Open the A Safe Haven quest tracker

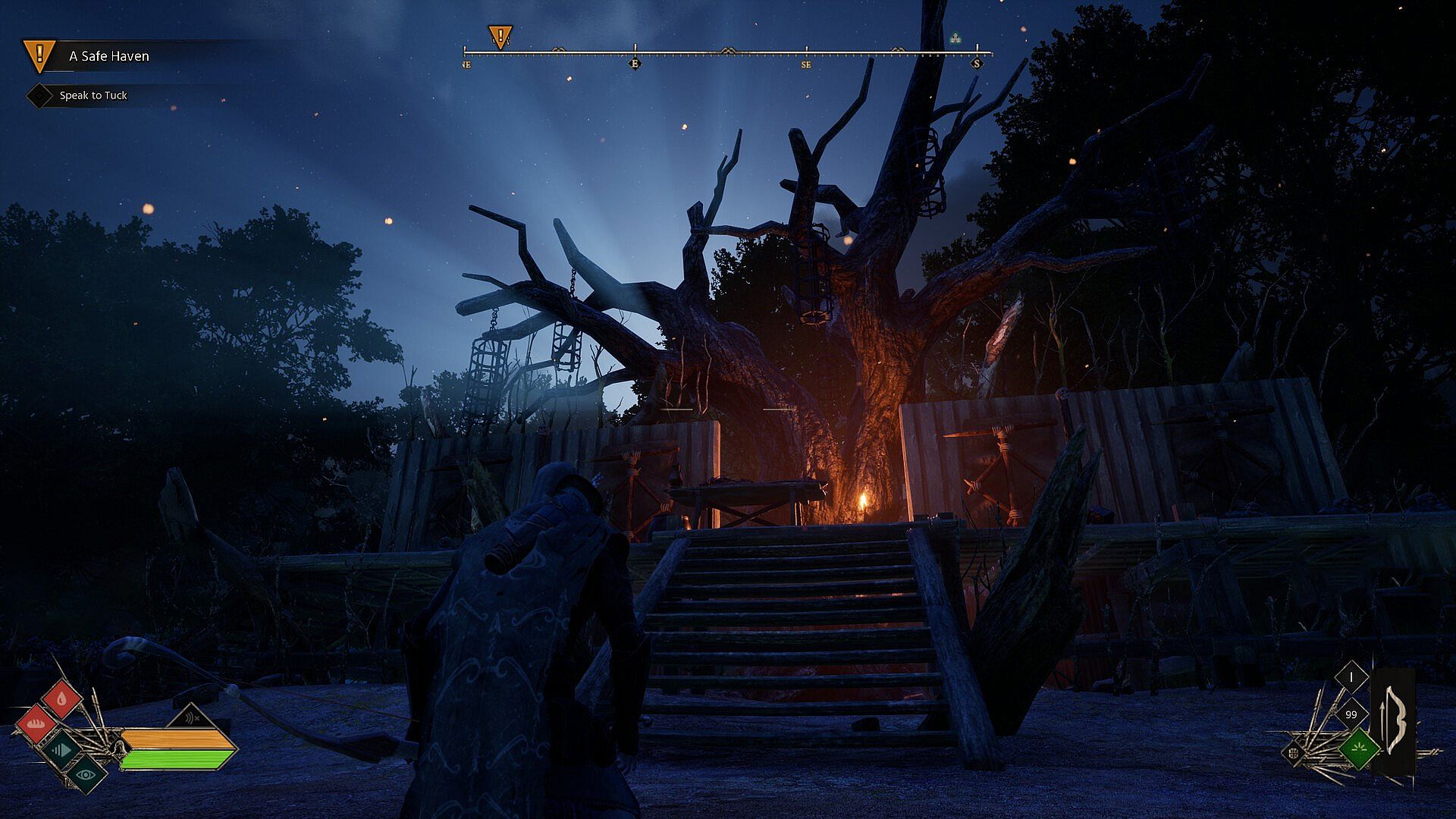[x=108, y=56]
